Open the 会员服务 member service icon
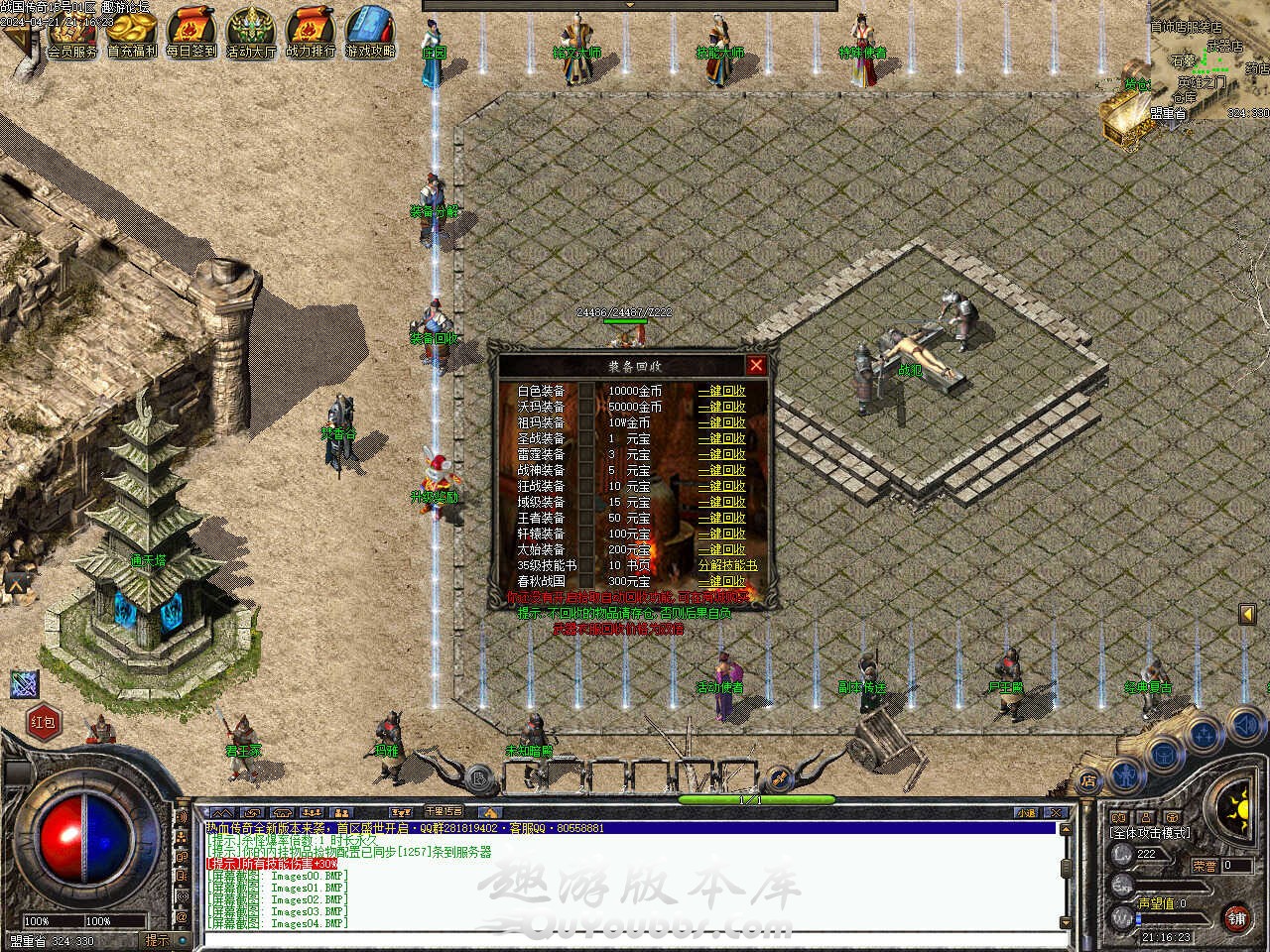Image resolution: width=1270 pixels, height=952 pixels. click(x=72, y=34)
